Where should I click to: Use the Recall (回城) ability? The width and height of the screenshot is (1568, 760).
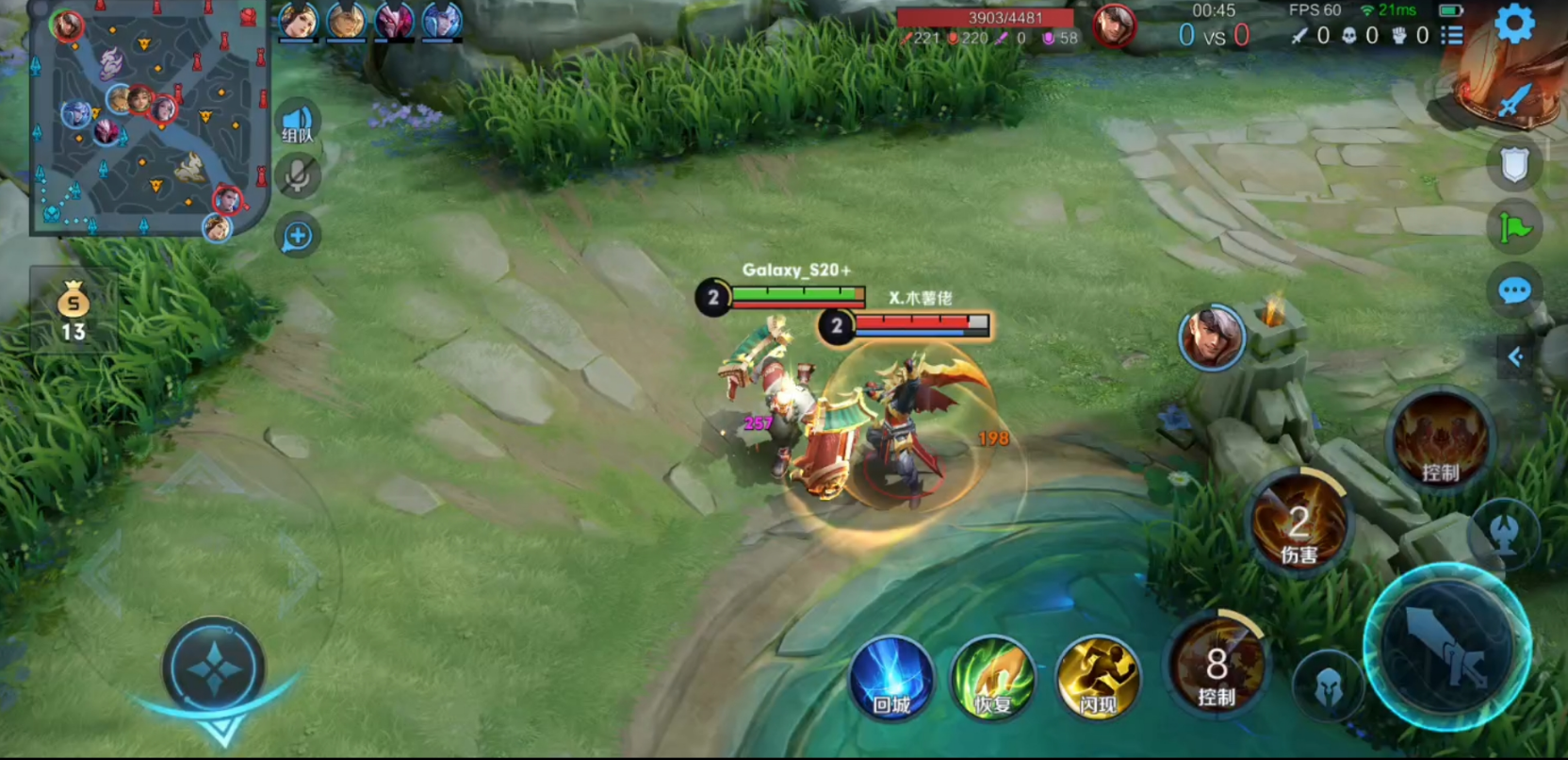point(890,678)
